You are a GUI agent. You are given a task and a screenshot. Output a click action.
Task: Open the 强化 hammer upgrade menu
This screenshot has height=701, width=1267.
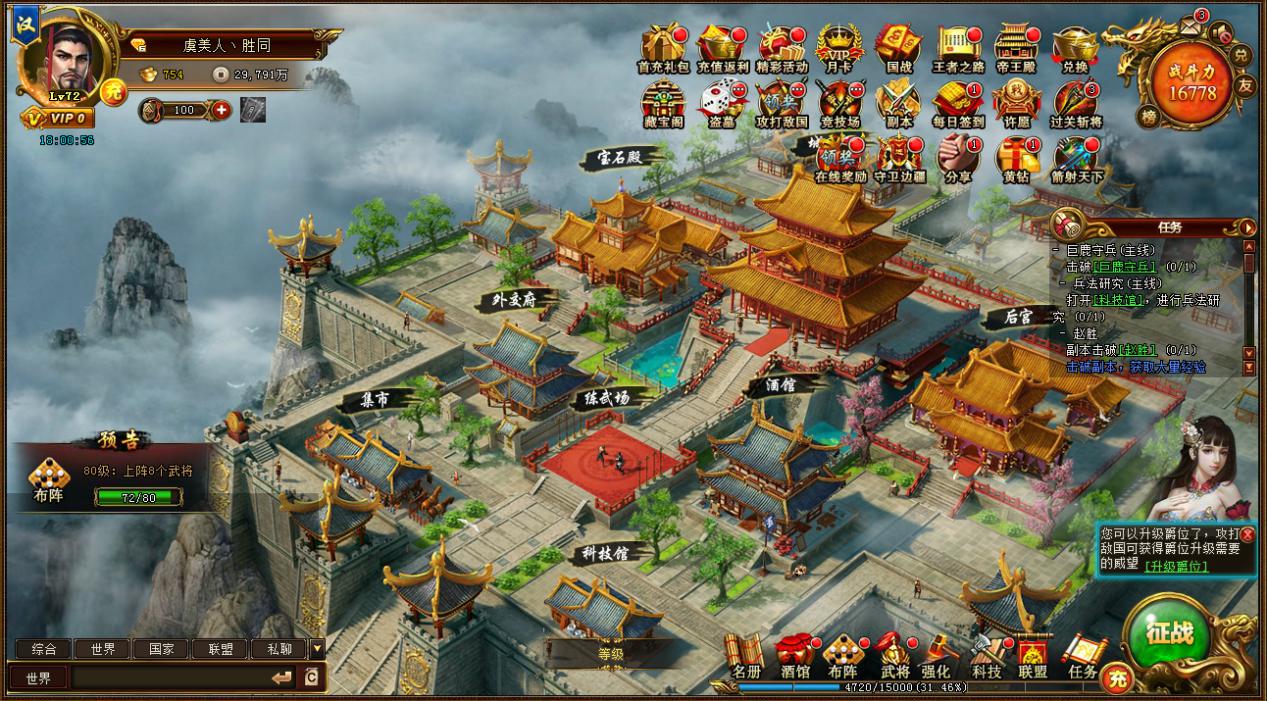coord(937,654)
